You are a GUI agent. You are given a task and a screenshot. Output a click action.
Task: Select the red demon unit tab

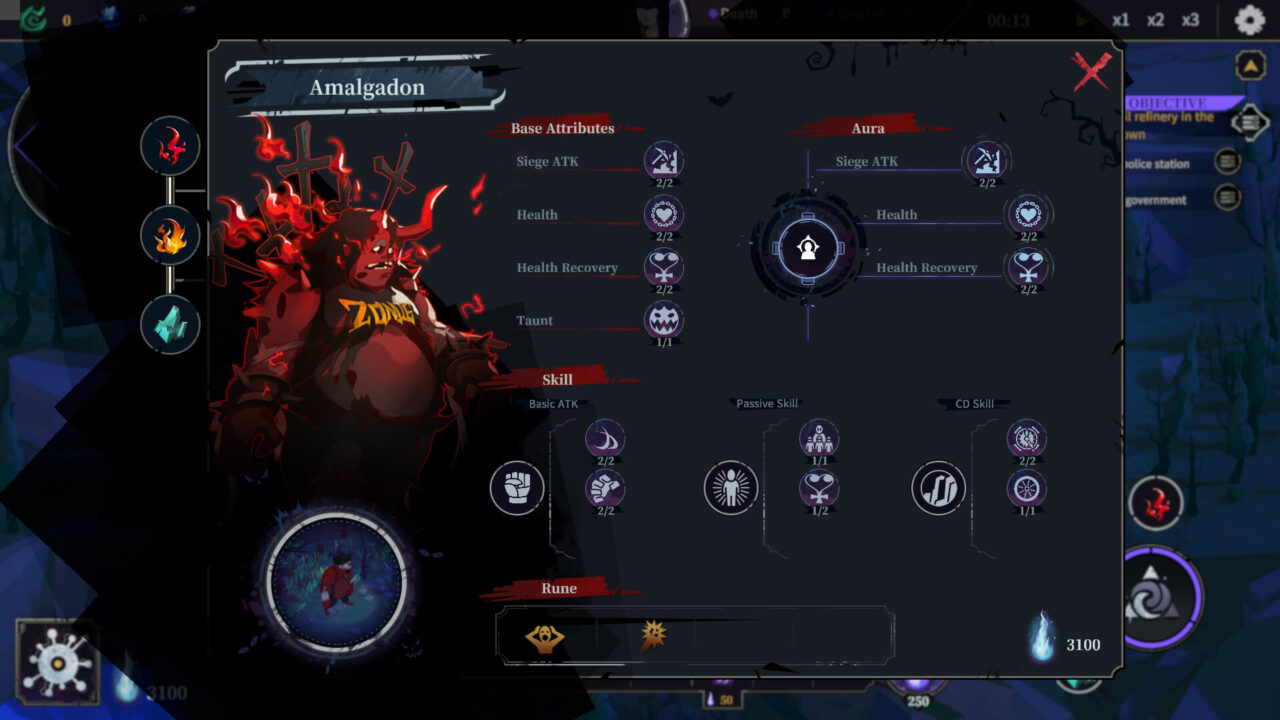click(170, 146)
